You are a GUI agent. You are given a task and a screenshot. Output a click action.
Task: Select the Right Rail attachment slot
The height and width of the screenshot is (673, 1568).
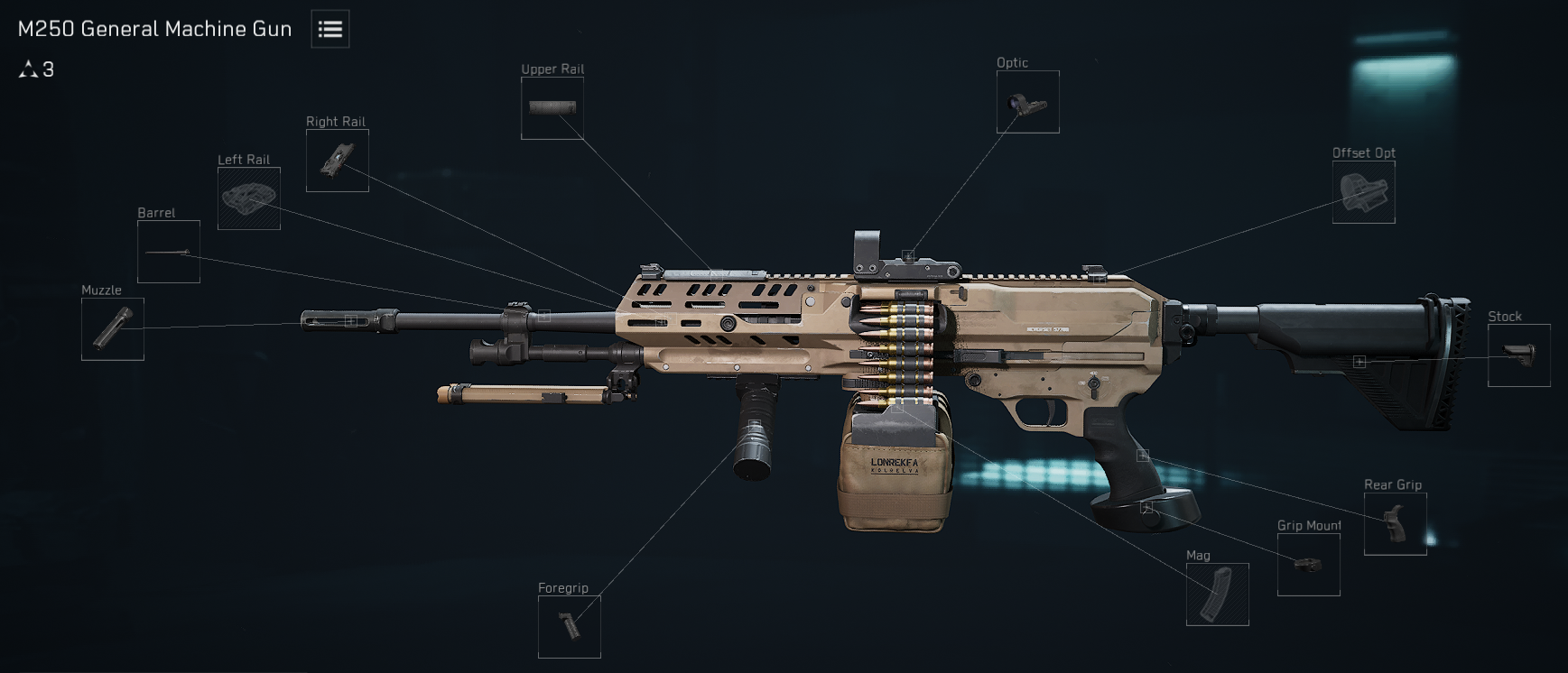click(x=338, y=161)
